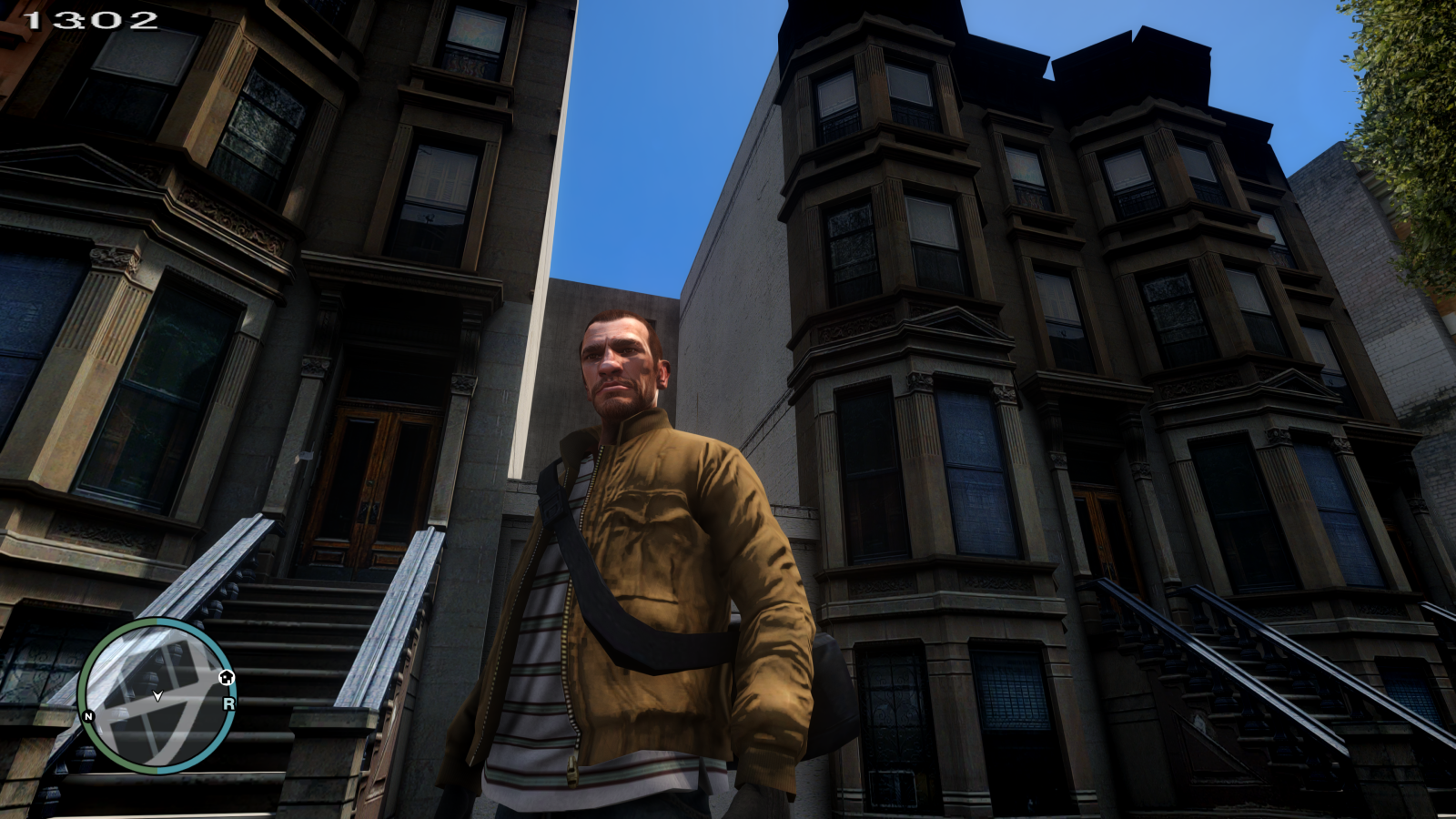Select the safehouse house icon on the radar
Image resolution: width=1456 pixels, height=819 pixels.
(227, 678)
